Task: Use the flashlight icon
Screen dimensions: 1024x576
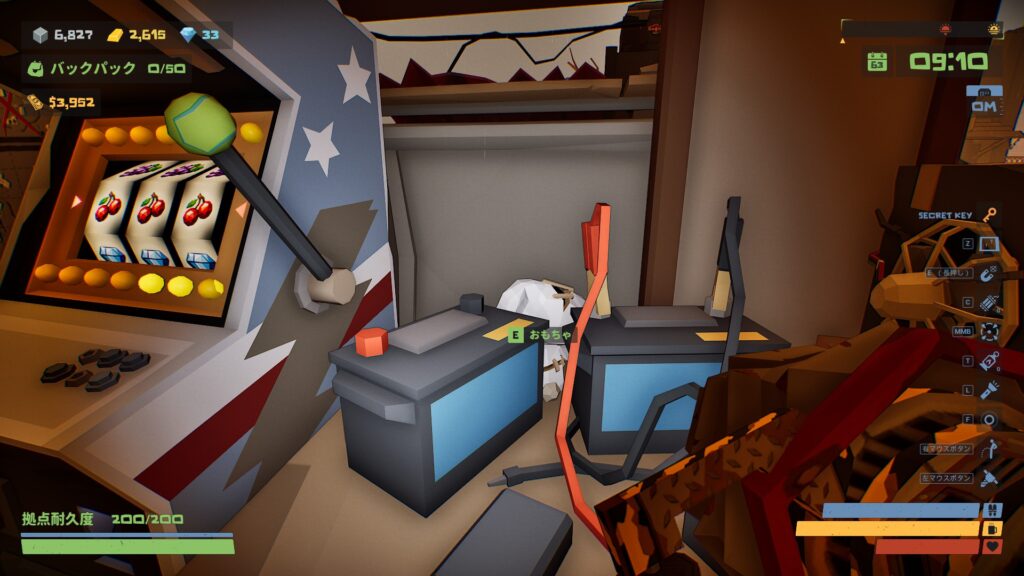Action: click(x=989, y=389)
